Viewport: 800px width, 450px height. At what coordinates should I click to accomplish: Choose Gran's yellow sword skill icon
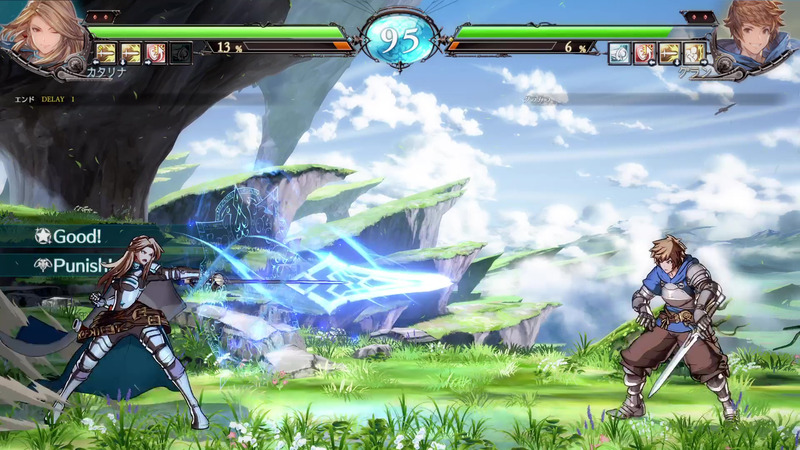(x=670, y=53)
